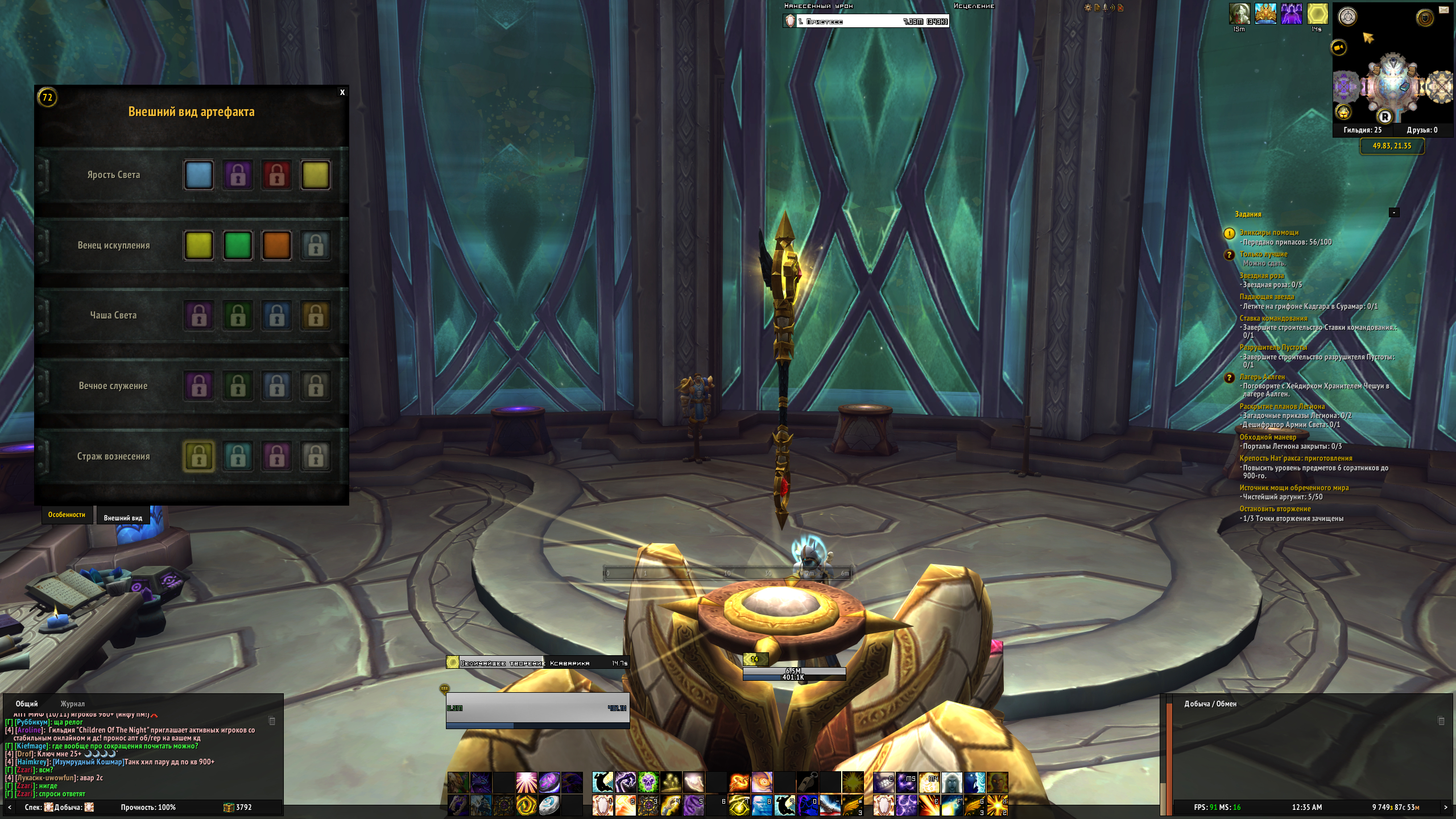
Task: Switch chat to the Журнал tab
Action: 72,704
